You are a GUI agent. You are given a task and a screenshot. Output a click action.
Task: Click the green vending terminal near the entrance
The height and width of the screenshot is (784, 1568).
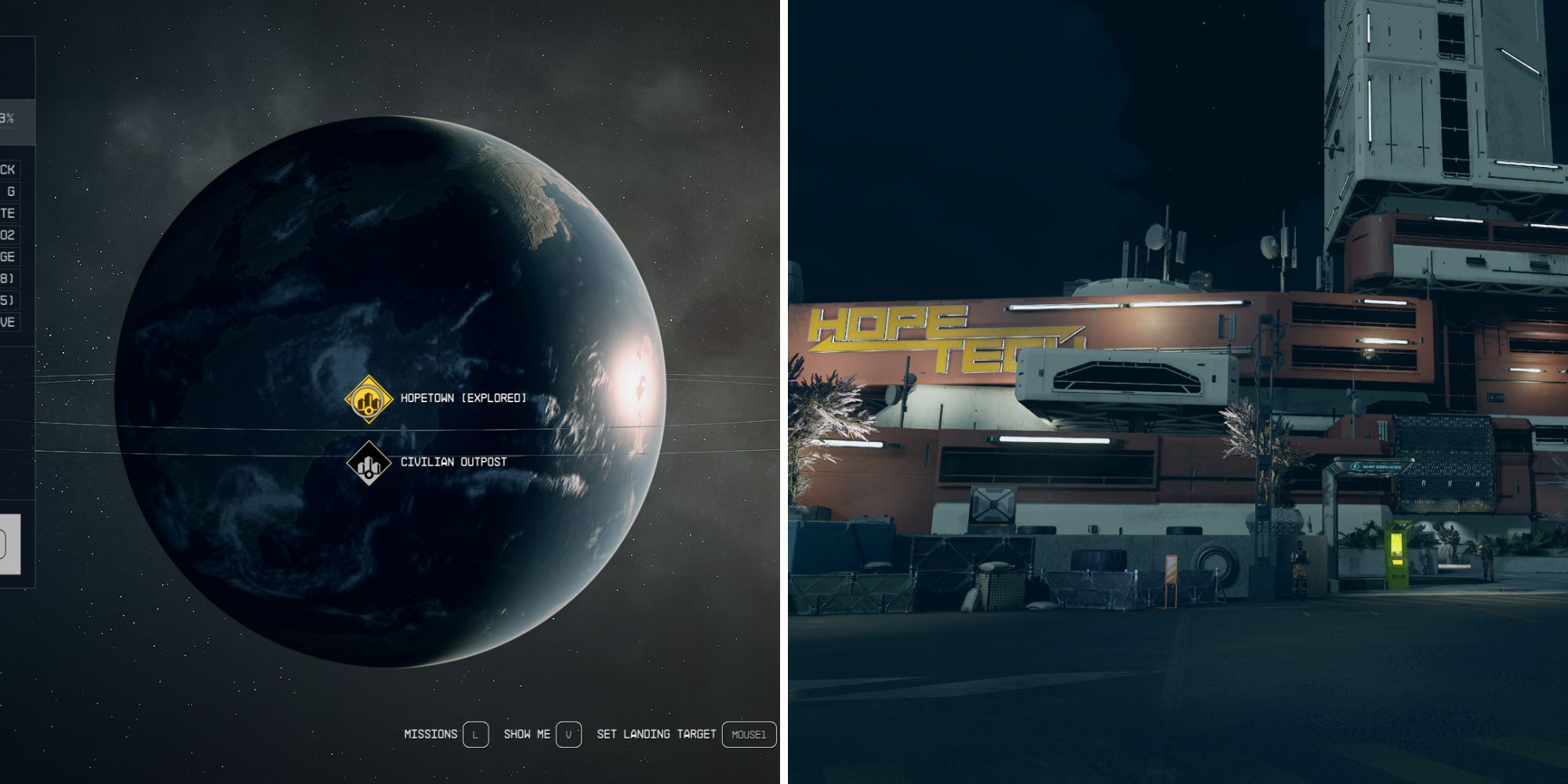point(1397,553)
